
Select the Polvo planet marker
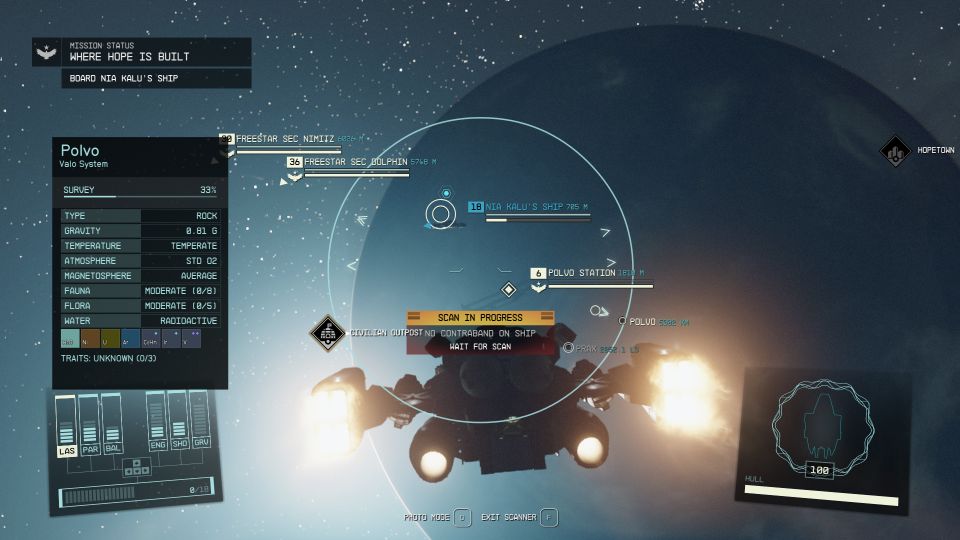[622, 321]
